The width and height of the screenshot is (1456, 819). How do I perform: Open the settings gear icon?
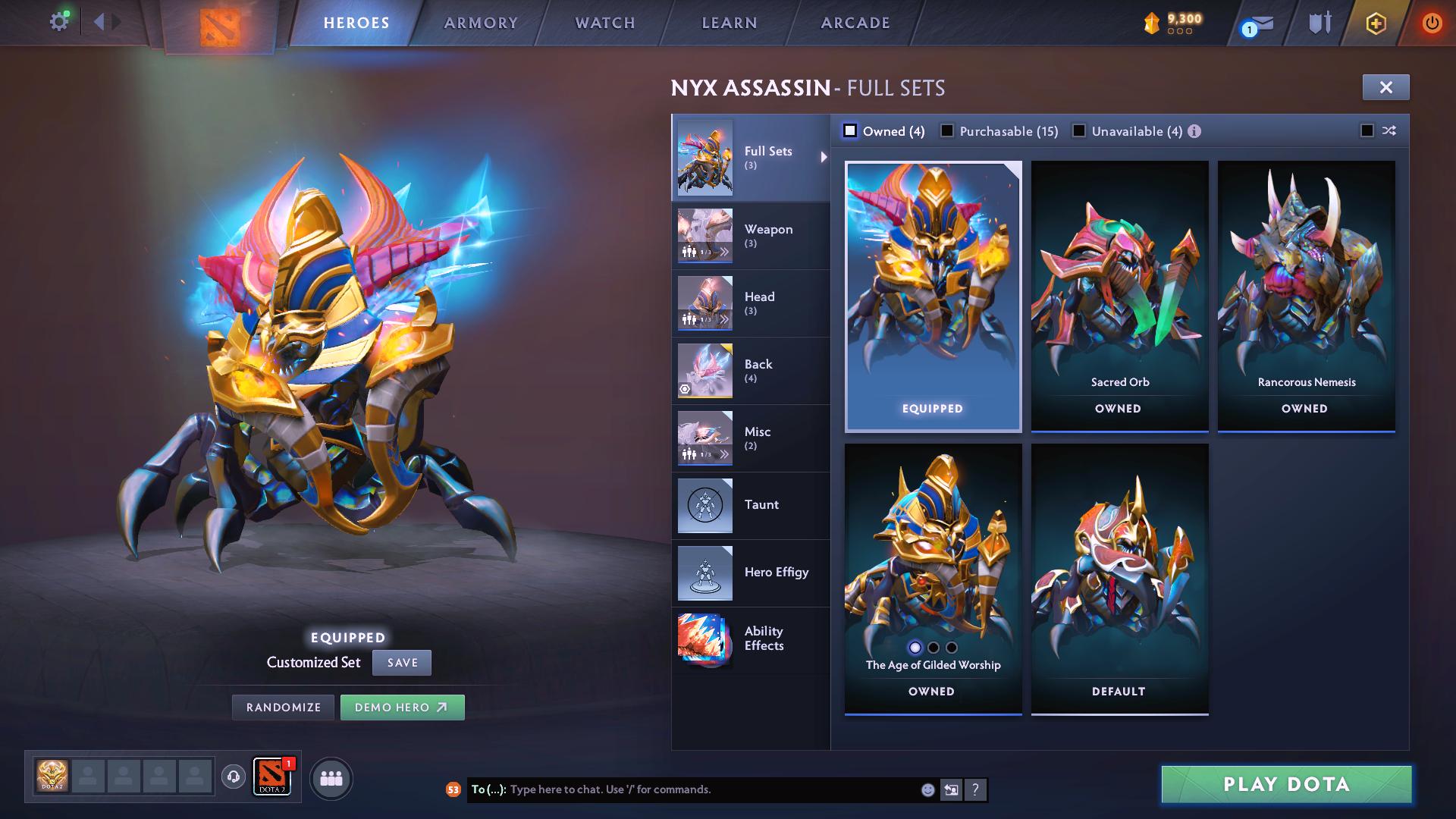click(x=58, y=22)
